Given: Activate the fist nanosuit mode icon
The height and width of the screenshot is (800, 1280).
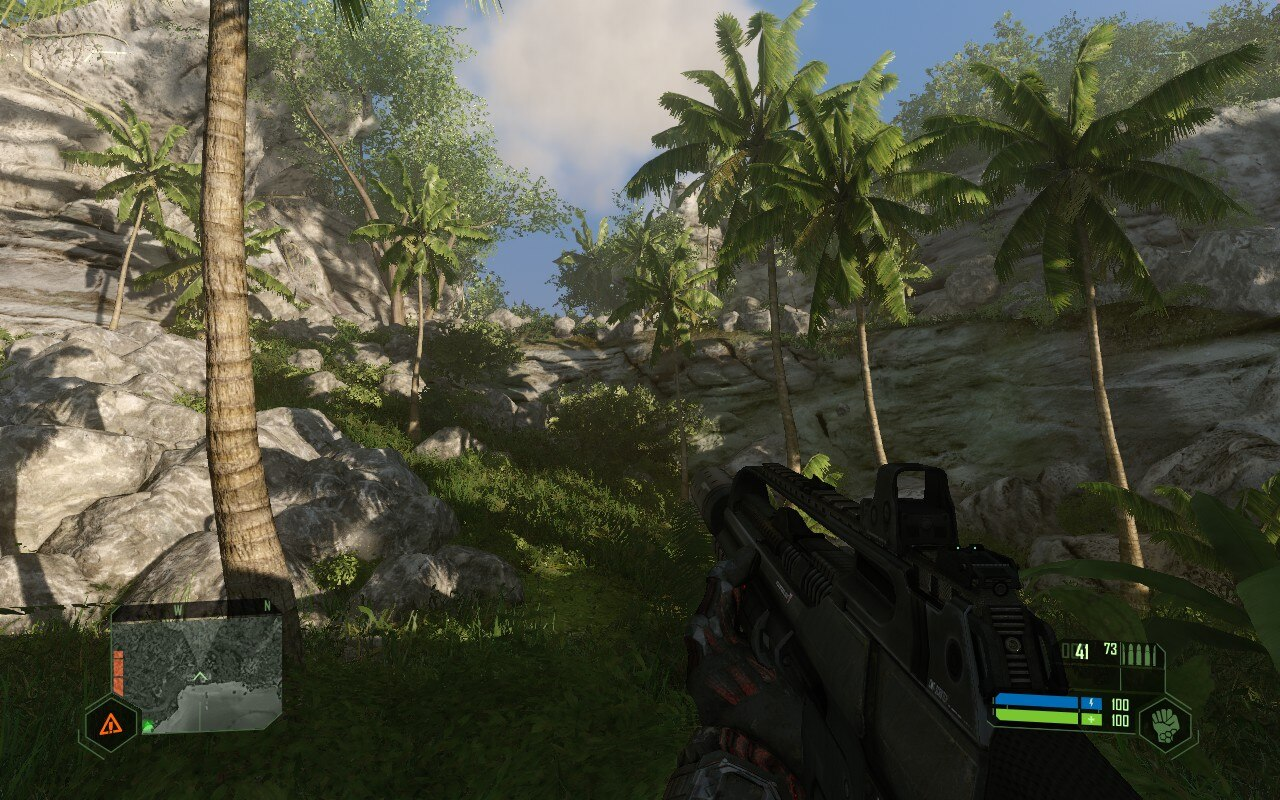Looking at the screenshot, I should tap(1165, 724).
